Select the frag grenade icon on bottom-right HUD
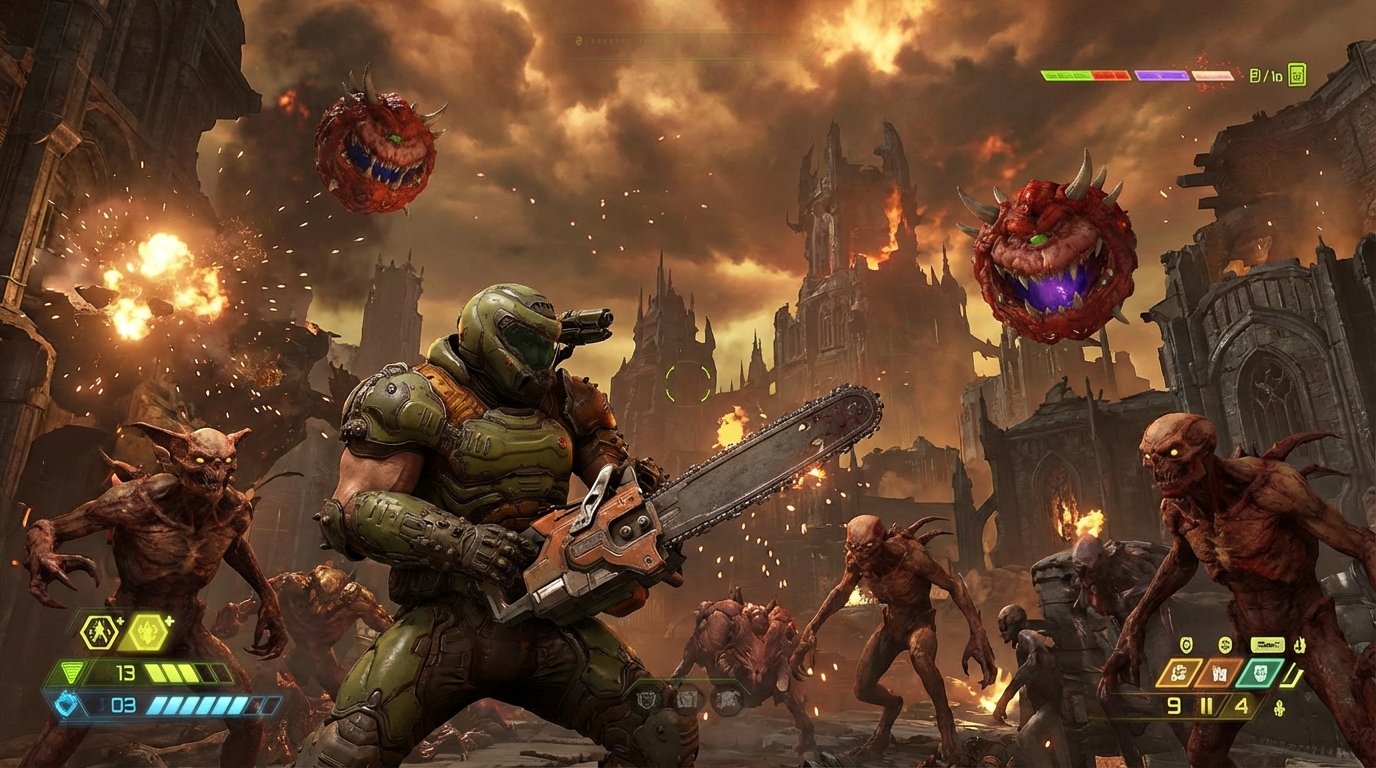Screen dimensions: 1376x768 (1179, 672)
